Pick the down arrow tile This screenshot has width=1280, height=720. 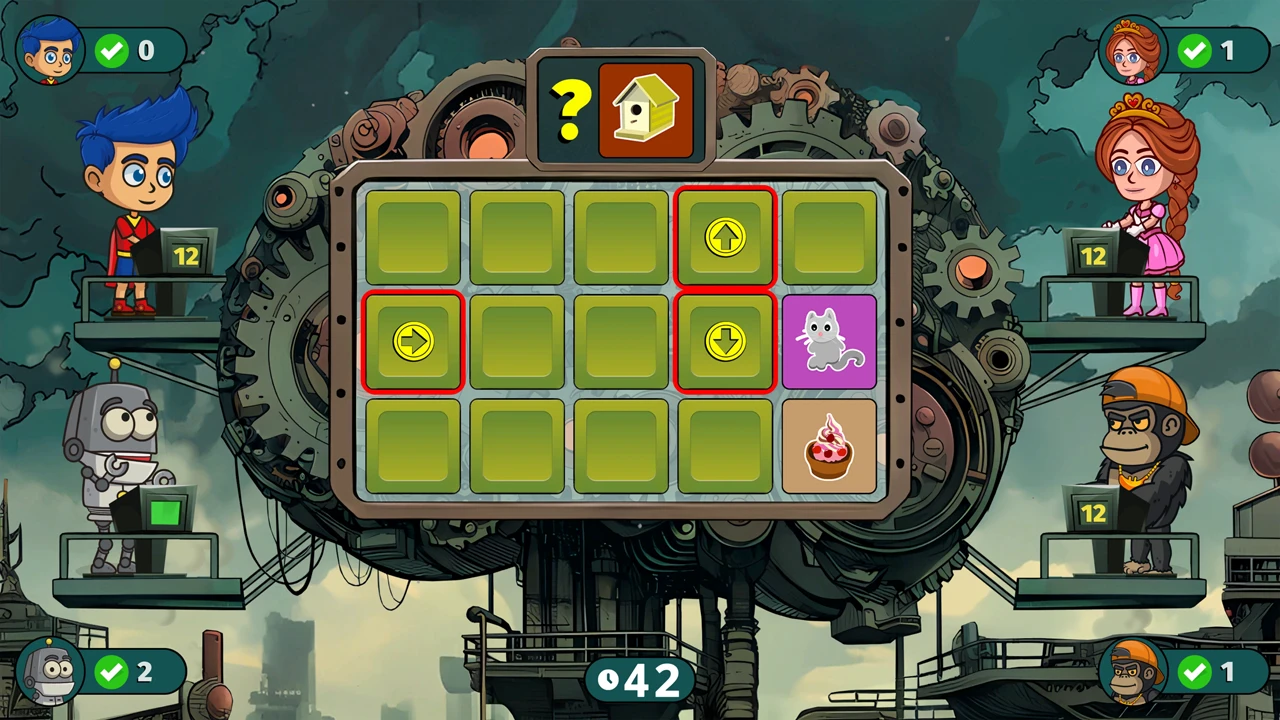point(725,342)
